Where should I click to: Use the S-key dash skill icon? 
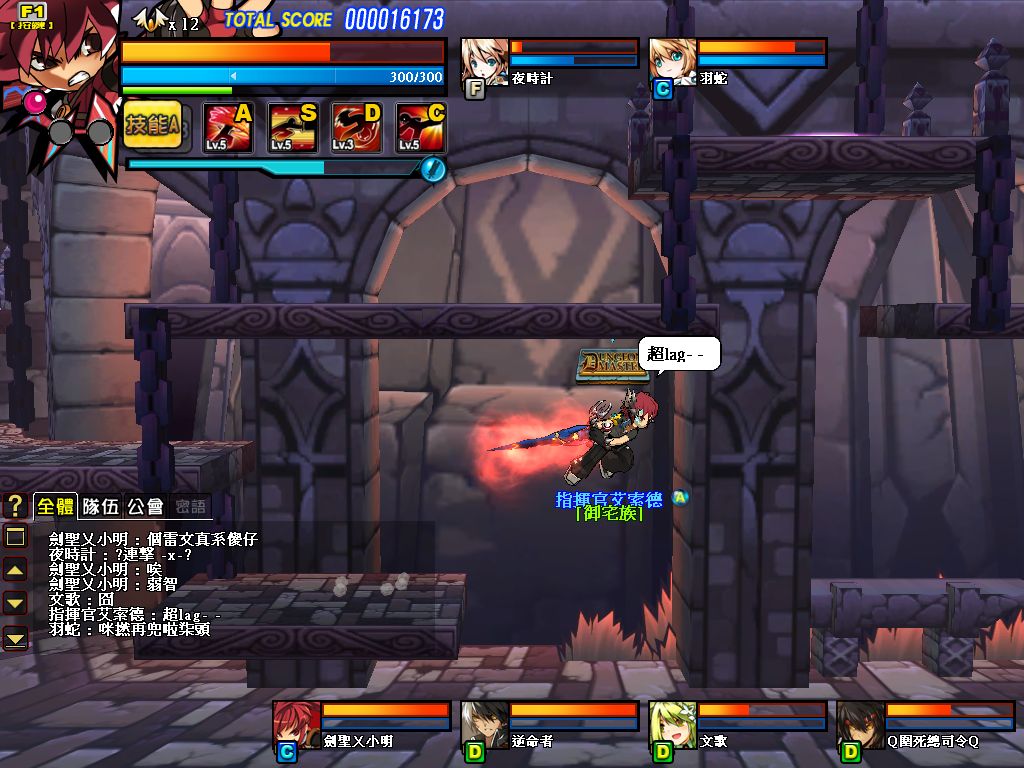293,128
